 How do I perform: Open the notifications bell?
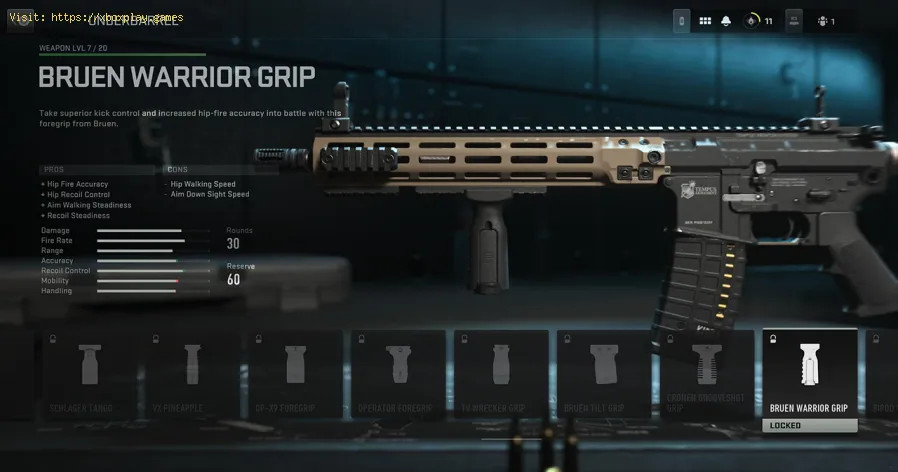(x=727, y=20)
